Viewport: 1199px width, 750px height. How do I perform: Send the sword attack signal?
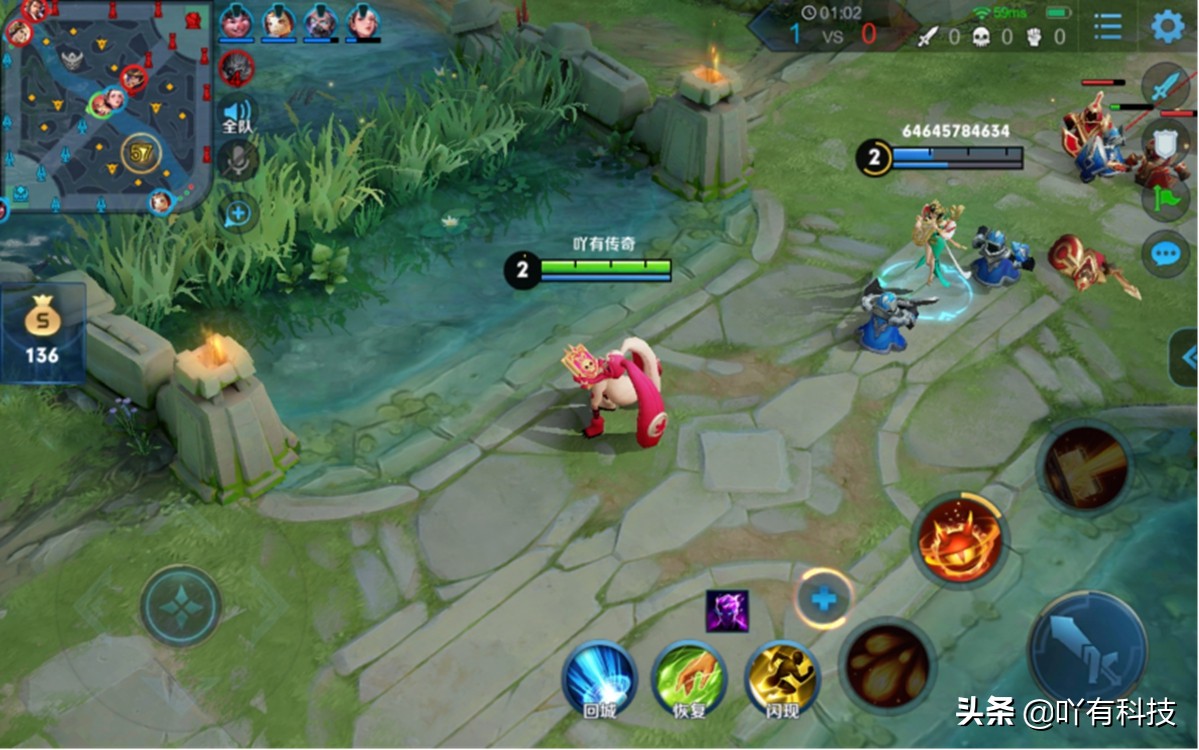[1166, 88]
